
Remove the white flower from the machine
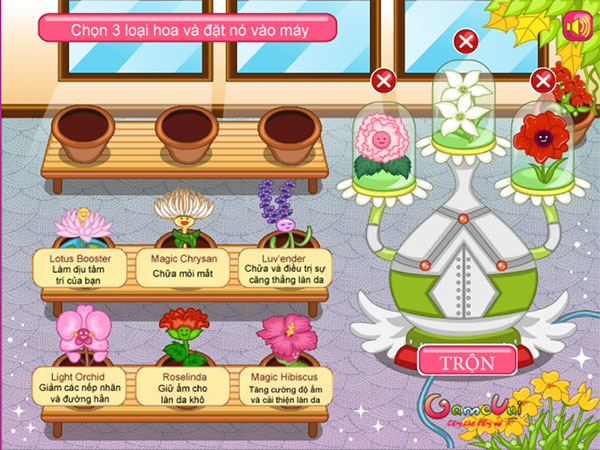pos(465,41)
